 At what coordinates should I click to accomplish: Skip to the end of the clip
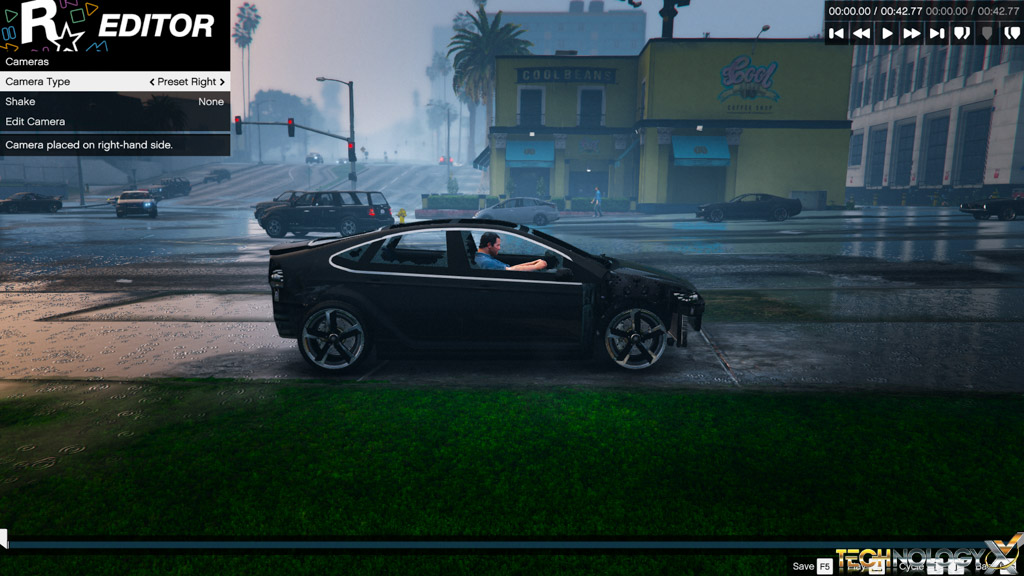pyautogui.click(x=937, y=33)
